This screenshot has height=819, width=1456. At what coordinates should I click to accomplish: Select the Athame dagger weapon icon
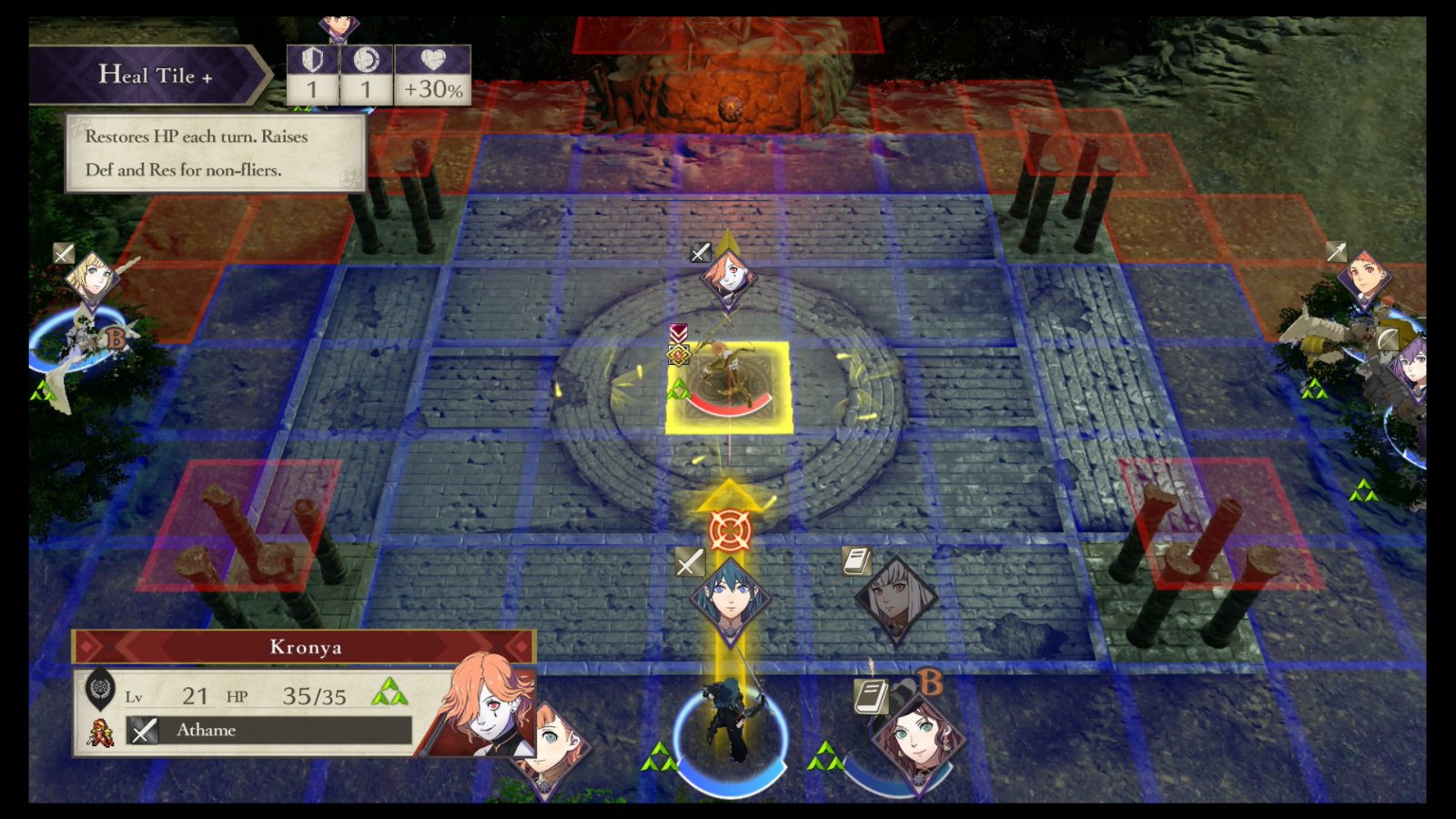tap(144, 731)
